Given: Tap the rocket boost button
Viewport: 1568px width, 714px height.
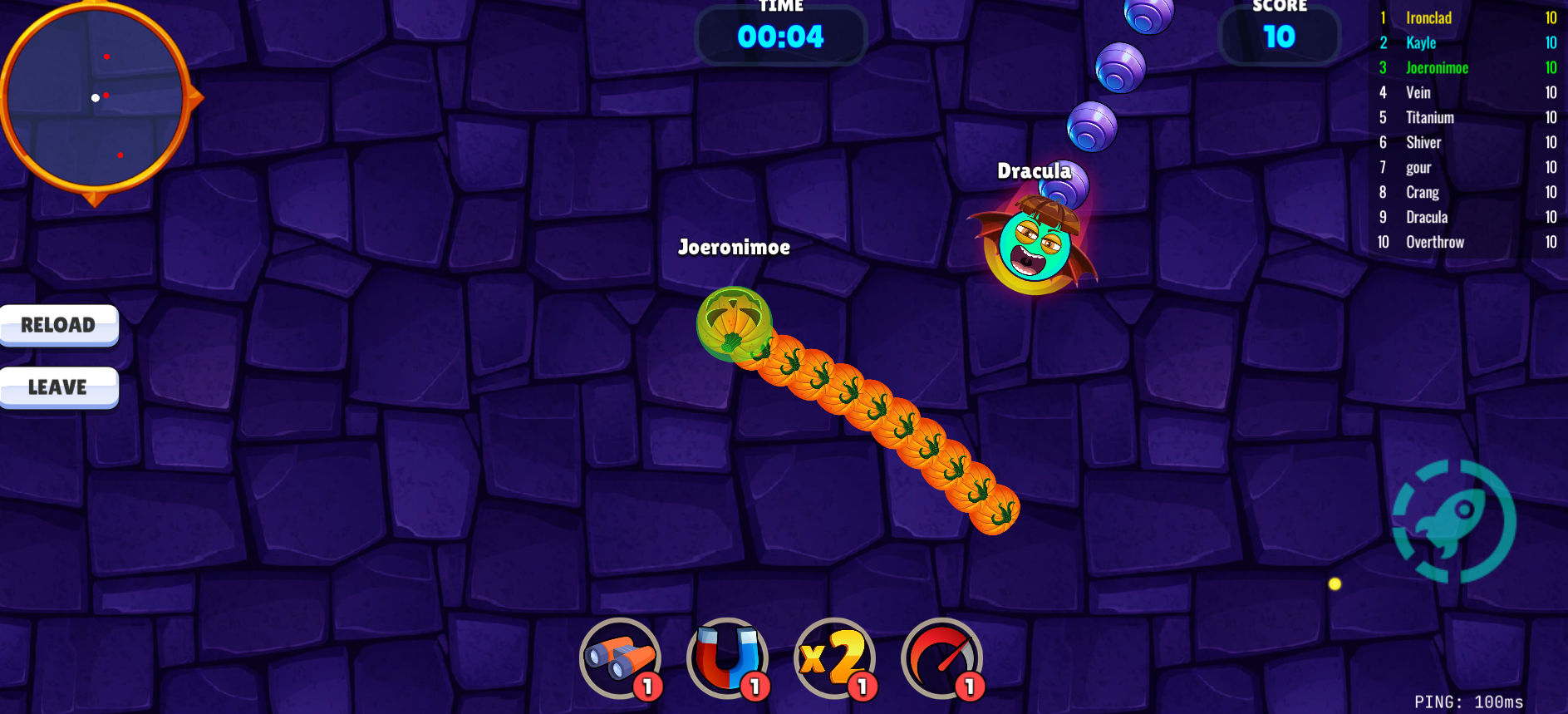Looking at the screenshot, I should coord(1453,521).
